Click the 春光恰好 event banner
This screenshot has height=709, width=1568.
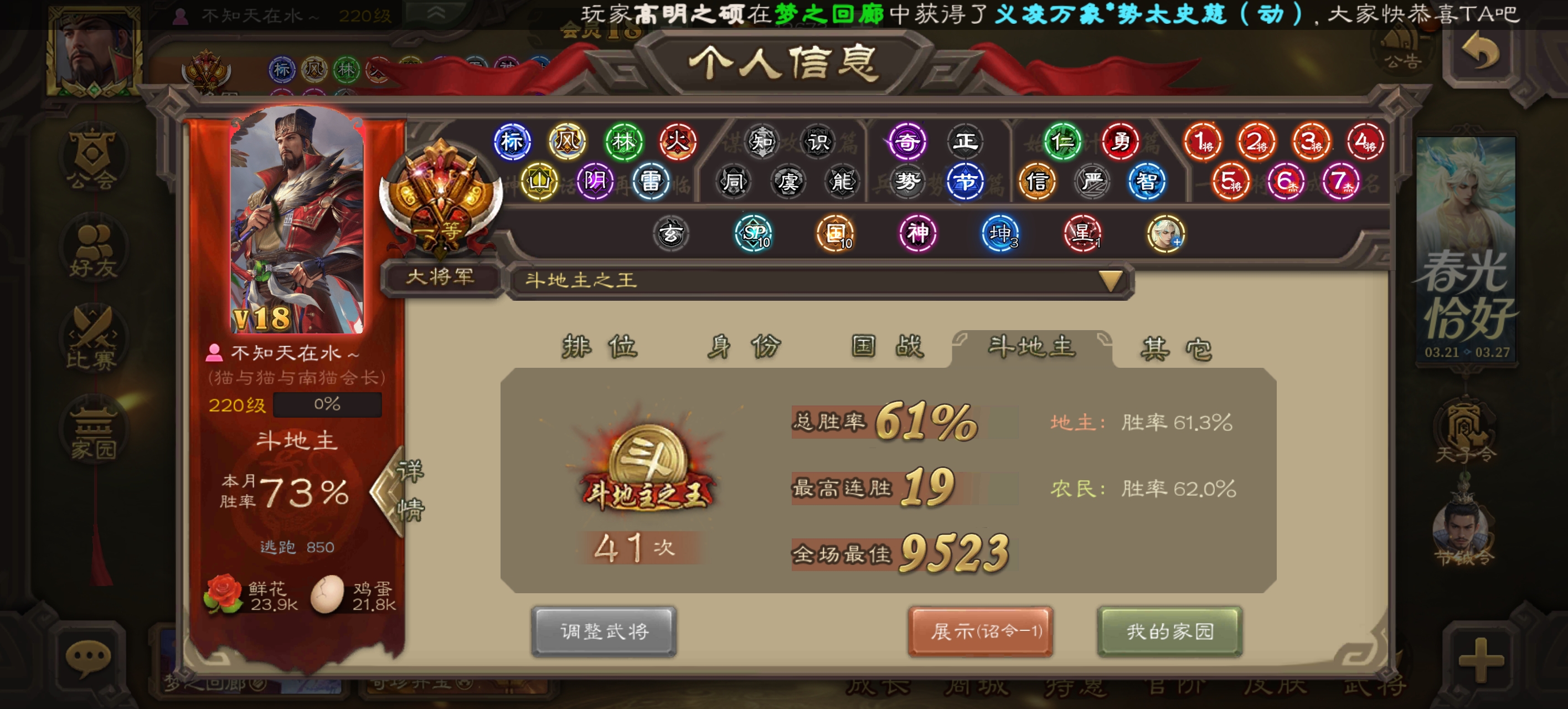pyautogui.click(x=1466, y=250)
